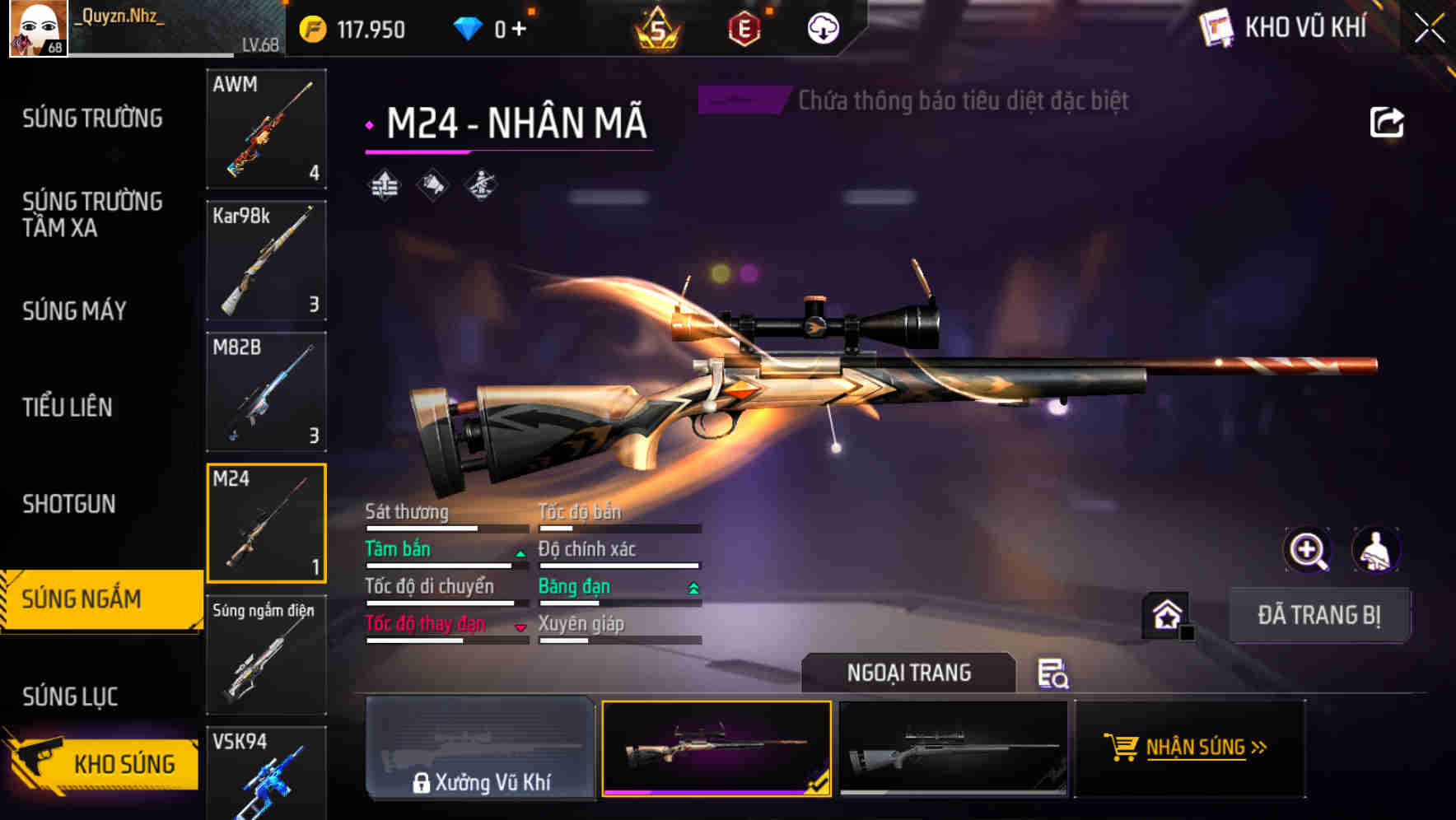This screenshot has width=1456, height=820.
Task: Switch to the NGOẠI TRANG tab
Action: [x=908, y=672]
